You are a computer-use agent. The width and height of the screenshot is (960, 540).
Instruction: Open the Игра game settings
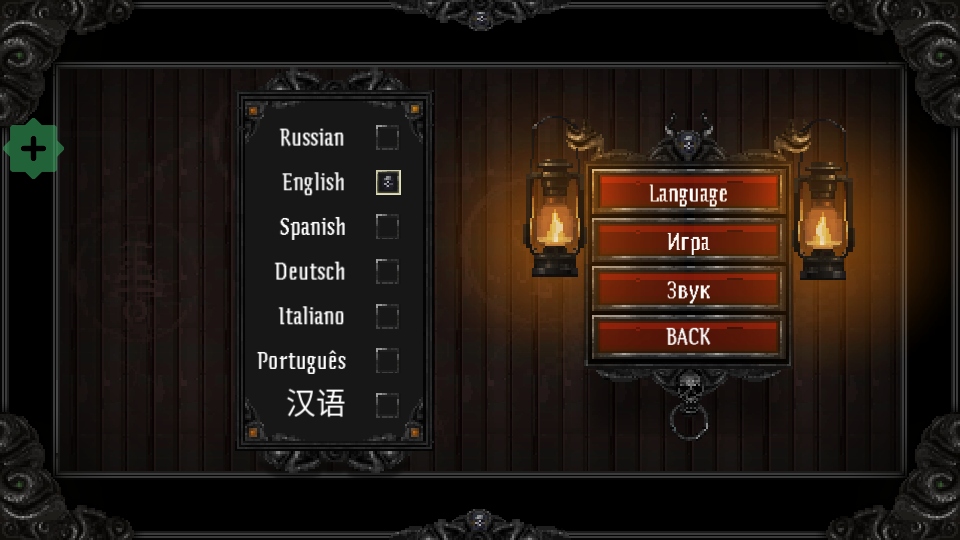687,241
